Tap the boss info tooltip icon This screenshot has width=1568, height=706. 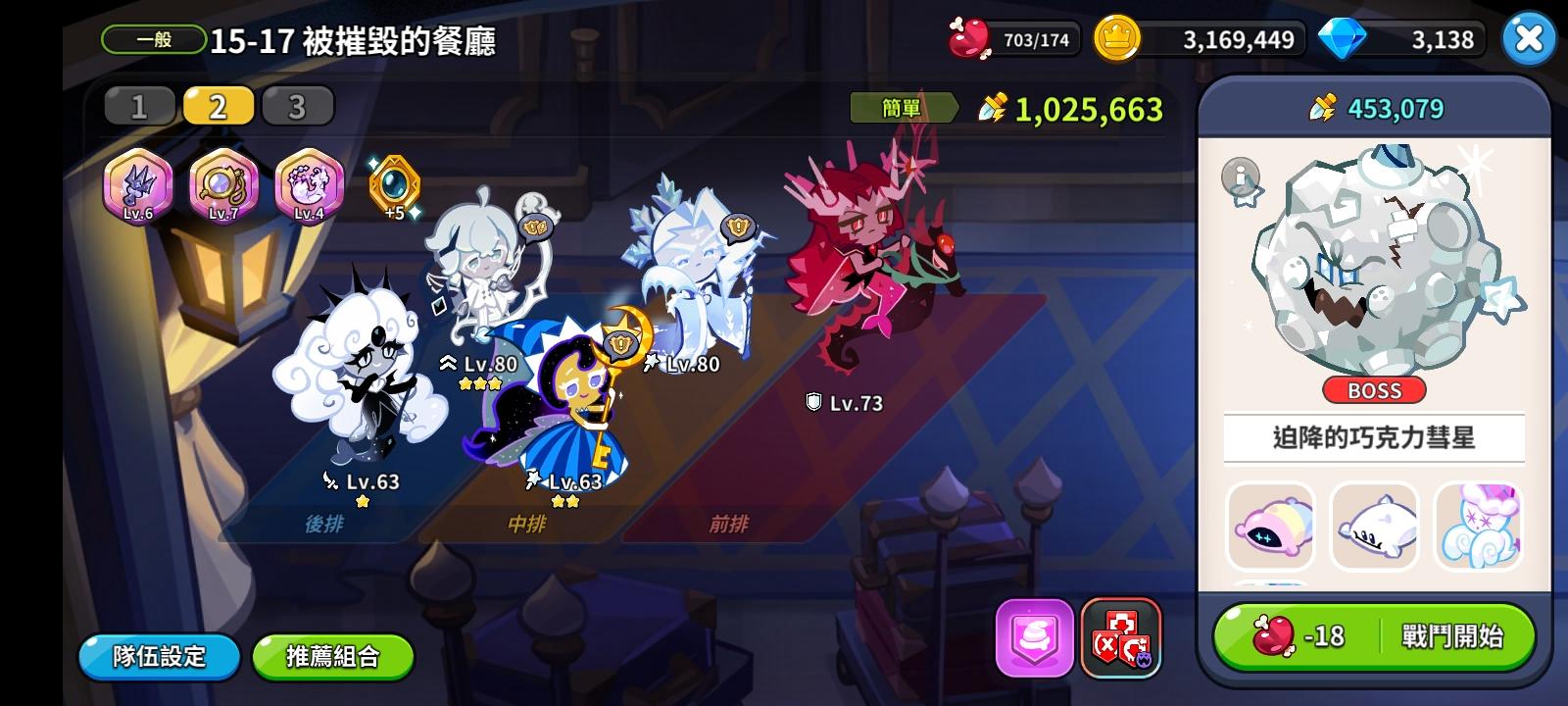pyautogui.click(x=1238, y=177)
